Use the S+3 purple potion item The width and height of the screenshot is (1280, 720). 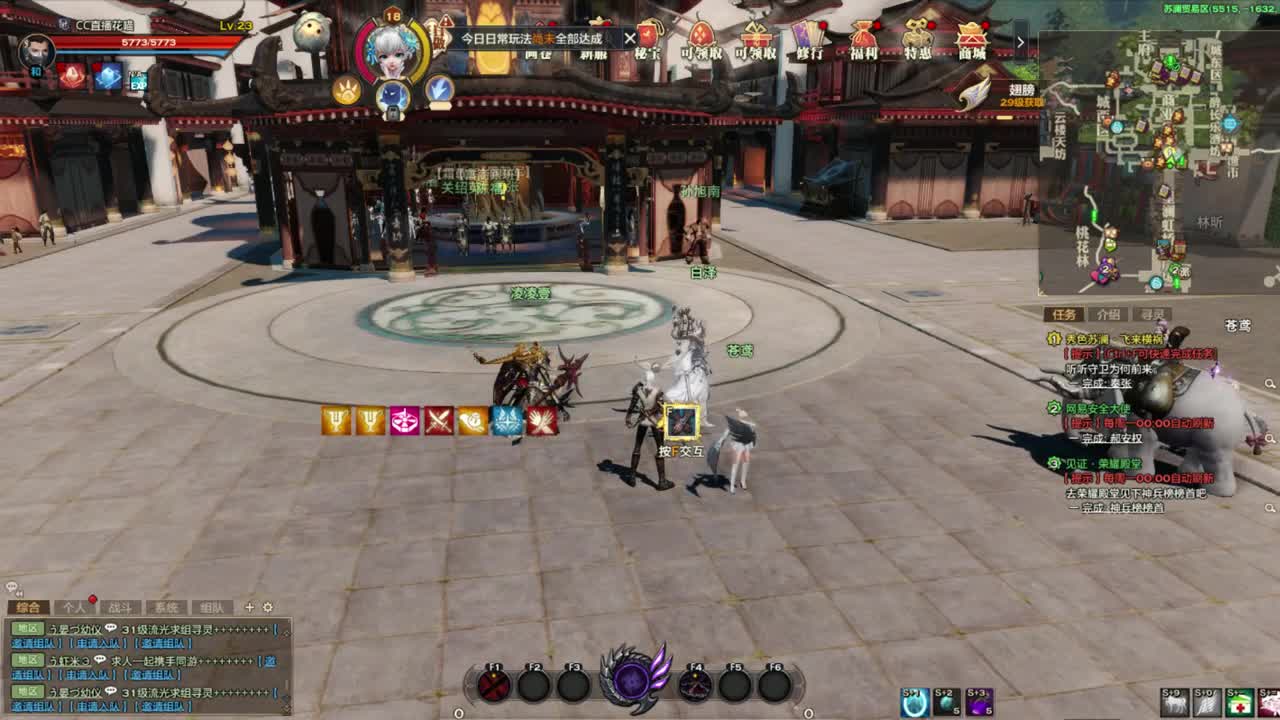978,702
